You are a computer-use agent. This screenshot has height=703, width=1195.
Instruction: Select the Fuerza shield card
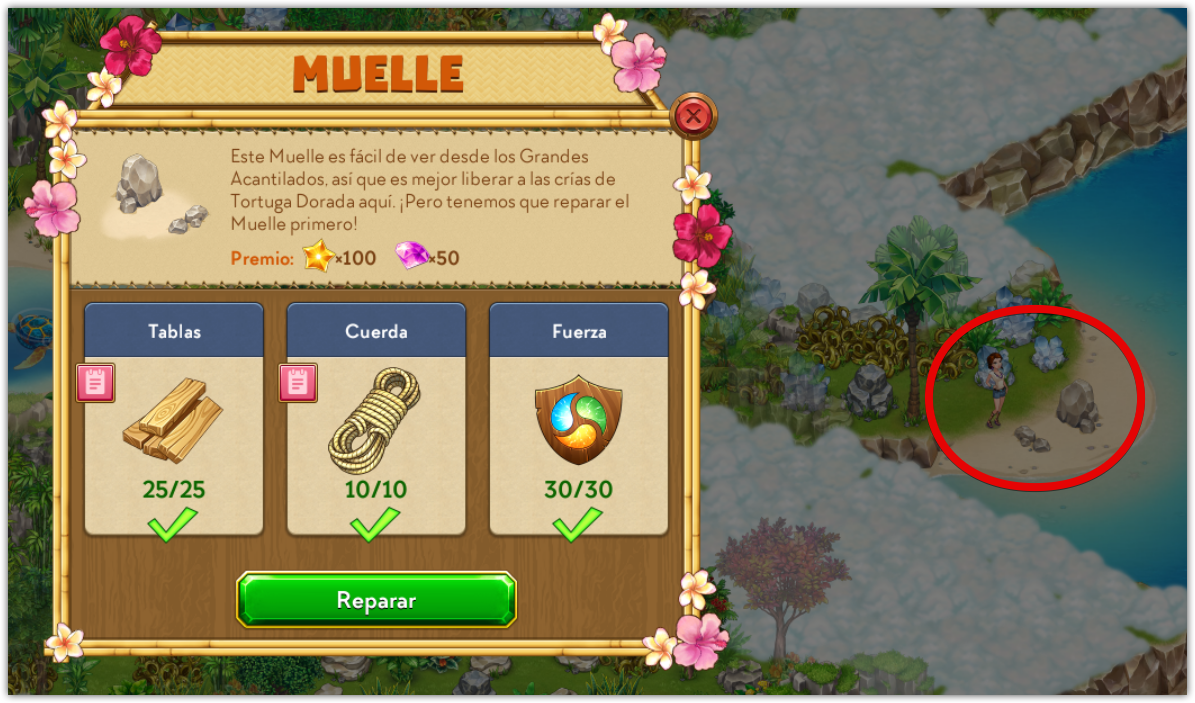click(x=578, y=420)
